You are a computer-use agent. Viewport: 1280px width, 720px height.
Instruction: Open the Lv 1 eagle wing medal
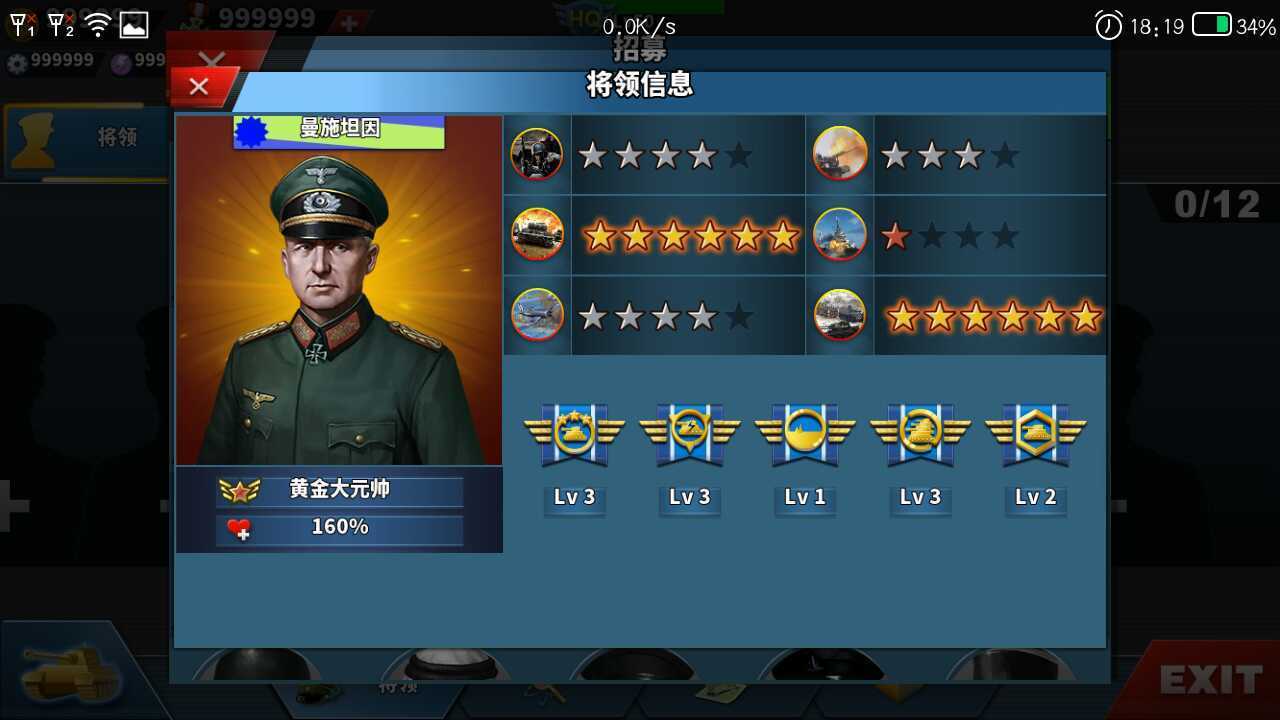(x=804, y=432)
